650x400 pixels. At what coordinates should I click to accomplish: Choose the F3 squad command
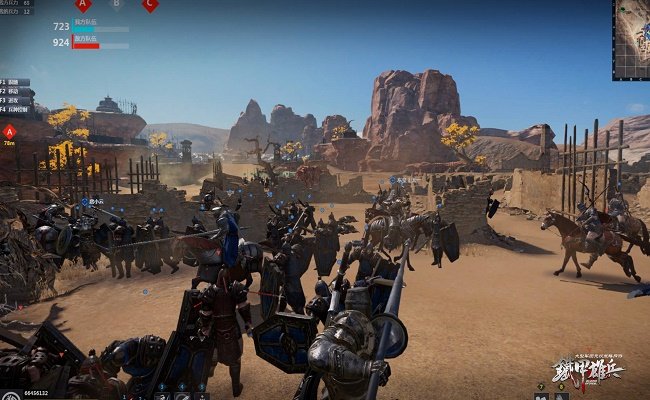[15, 101]
